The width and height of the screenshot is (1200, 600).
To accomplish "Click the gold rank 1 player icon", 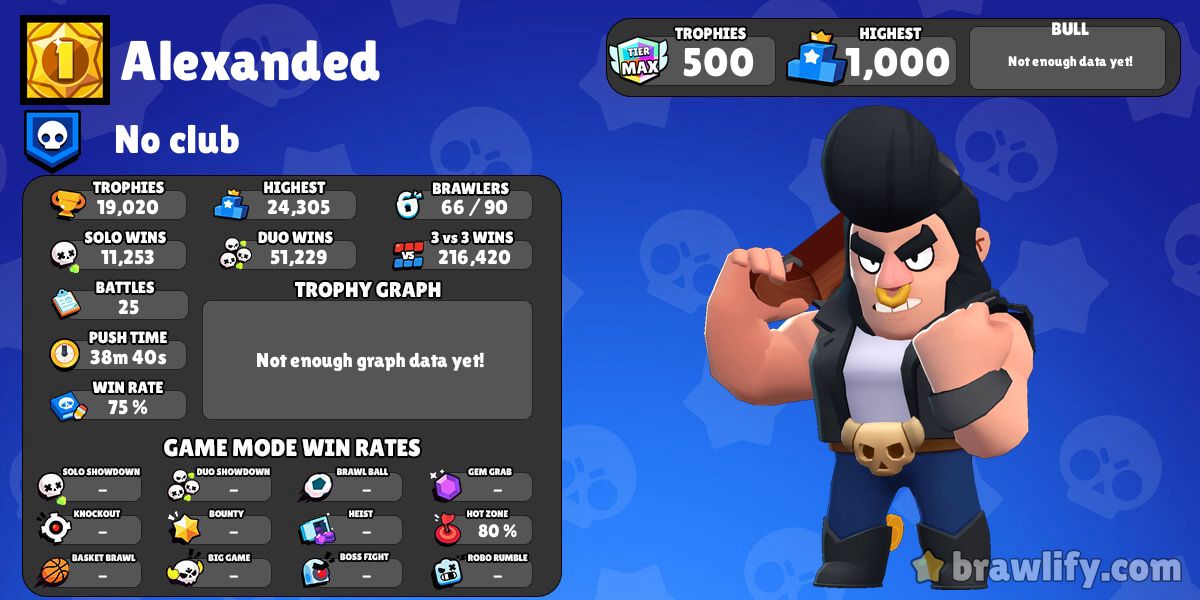I will coord(65,61).
